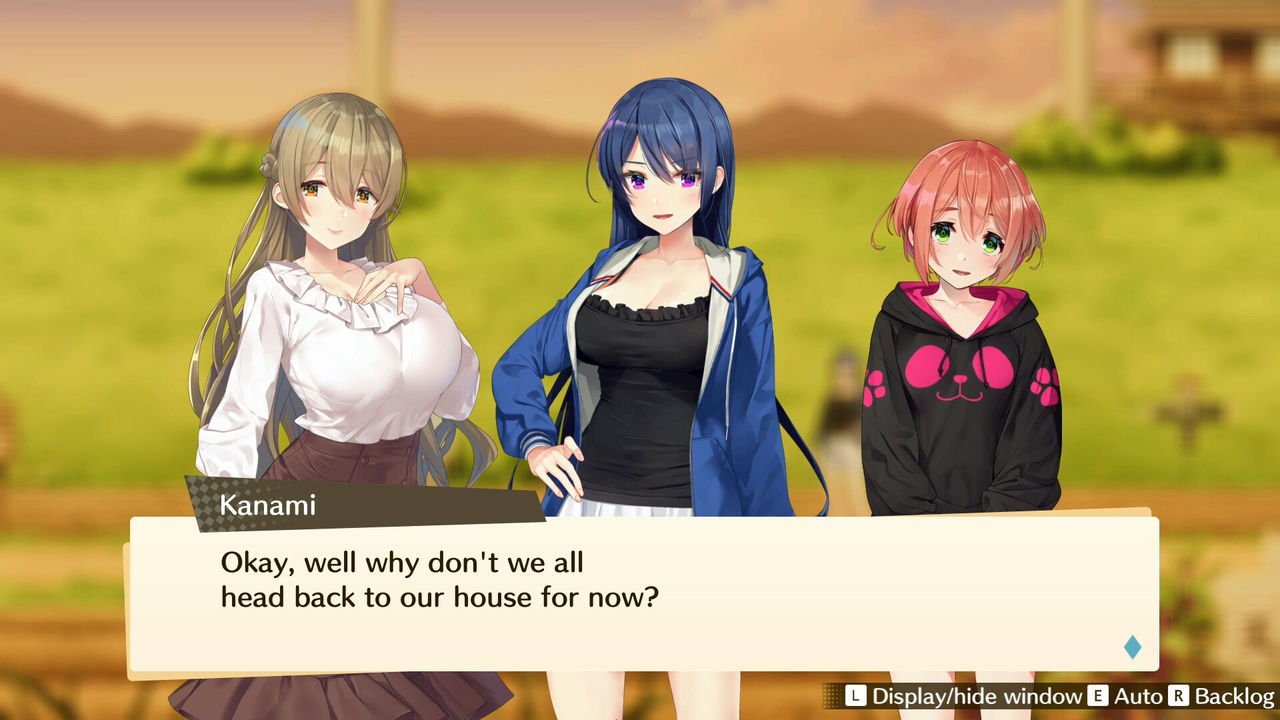
Task: Click the L shoulder button icon
Action: pyautogui.click(x=854, y=697)
